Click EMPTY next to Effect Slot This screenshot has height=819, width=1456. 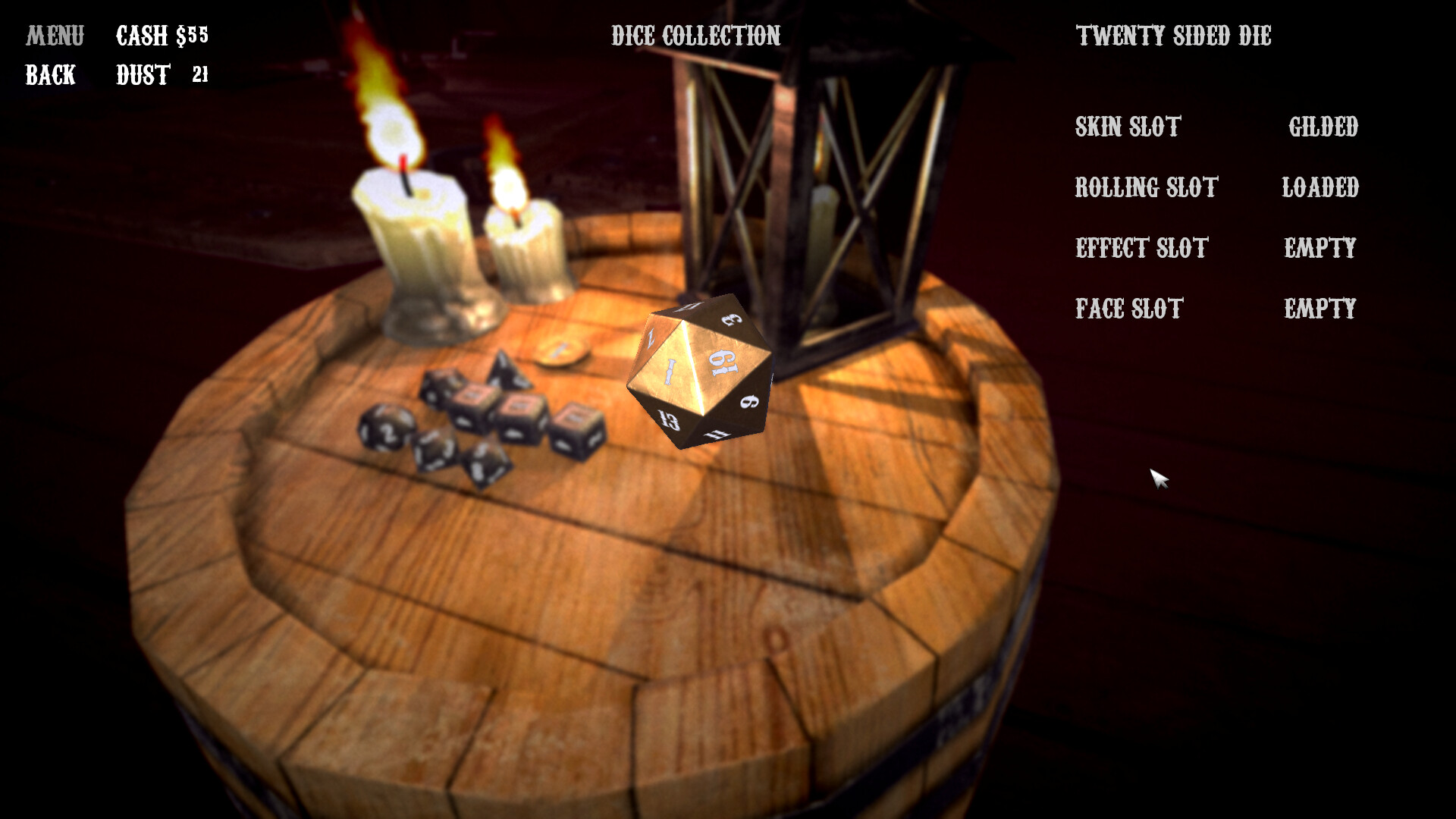point(1319,248)
